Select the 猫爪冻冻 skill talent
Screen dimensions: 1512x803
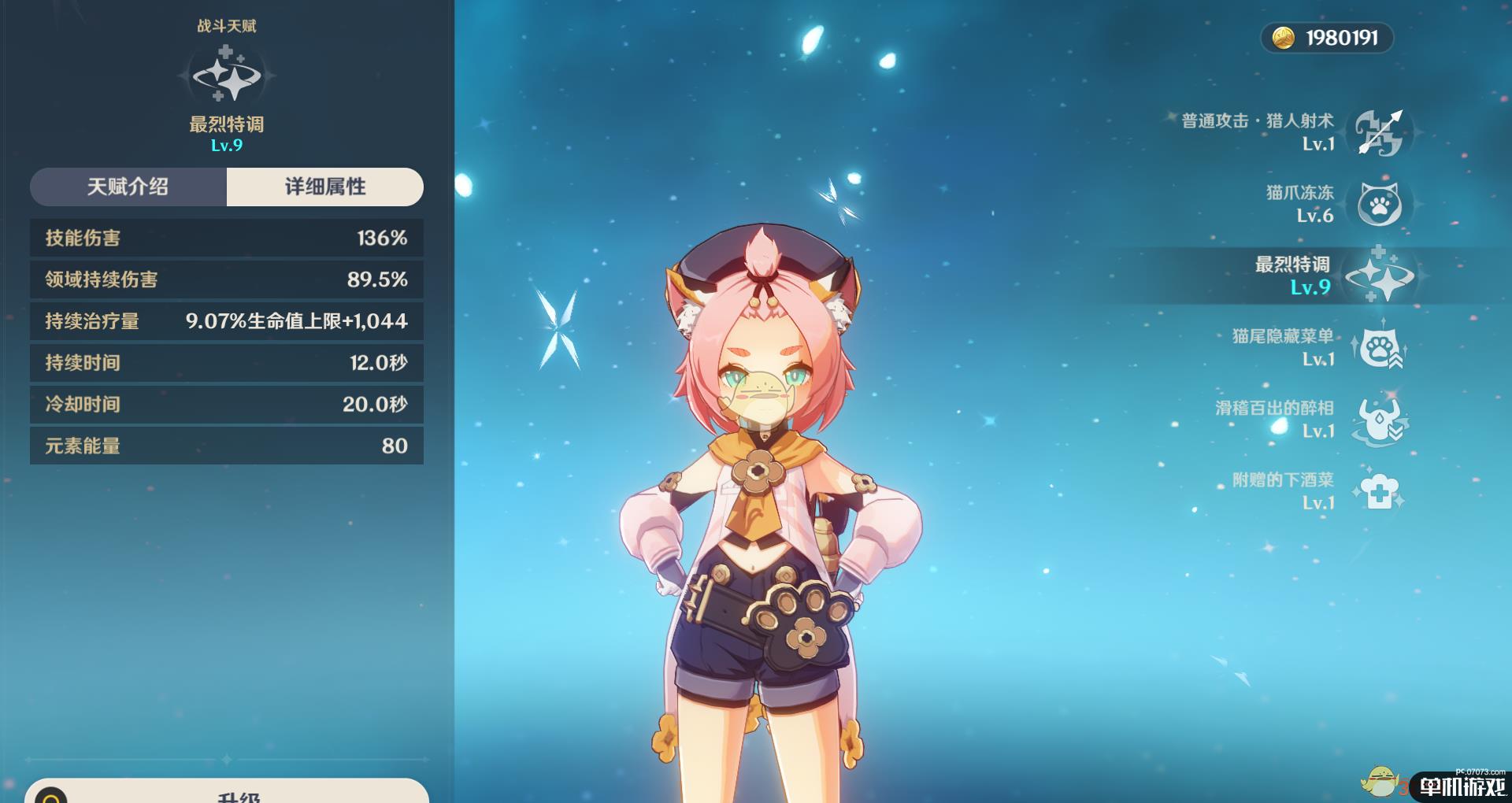1378,204
